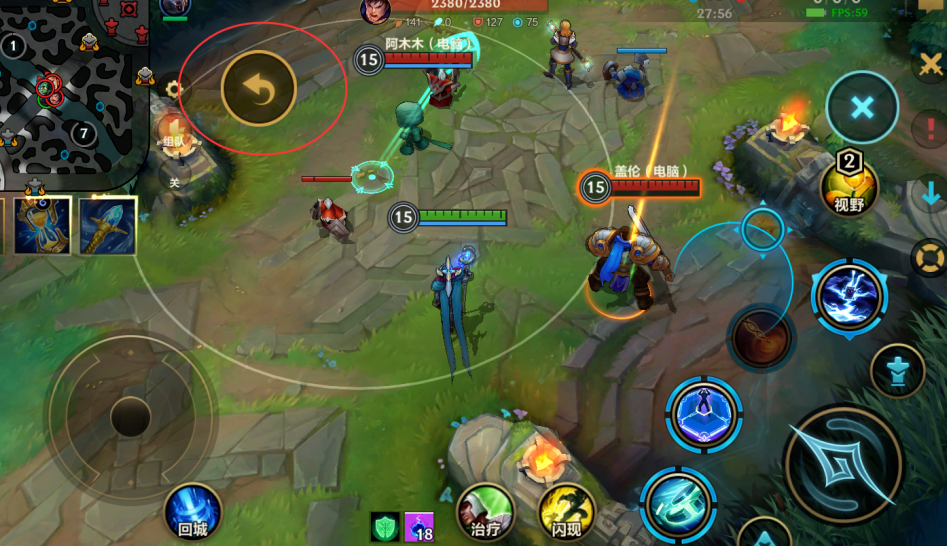Target the turret with the tower-attack button
Screen dimensions: 947x546
point(896,371)
